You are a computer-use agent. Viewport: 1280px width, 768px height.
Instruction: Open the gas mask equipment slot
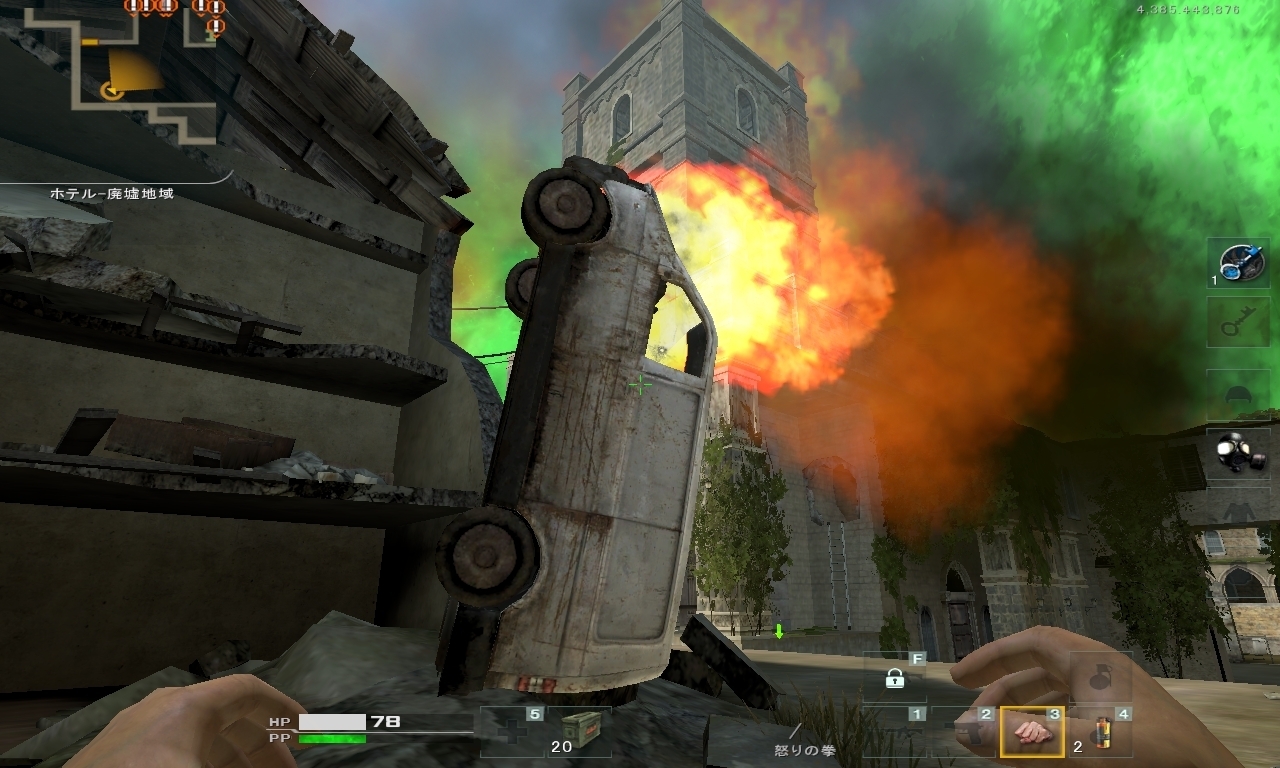tap(1238, 454)
